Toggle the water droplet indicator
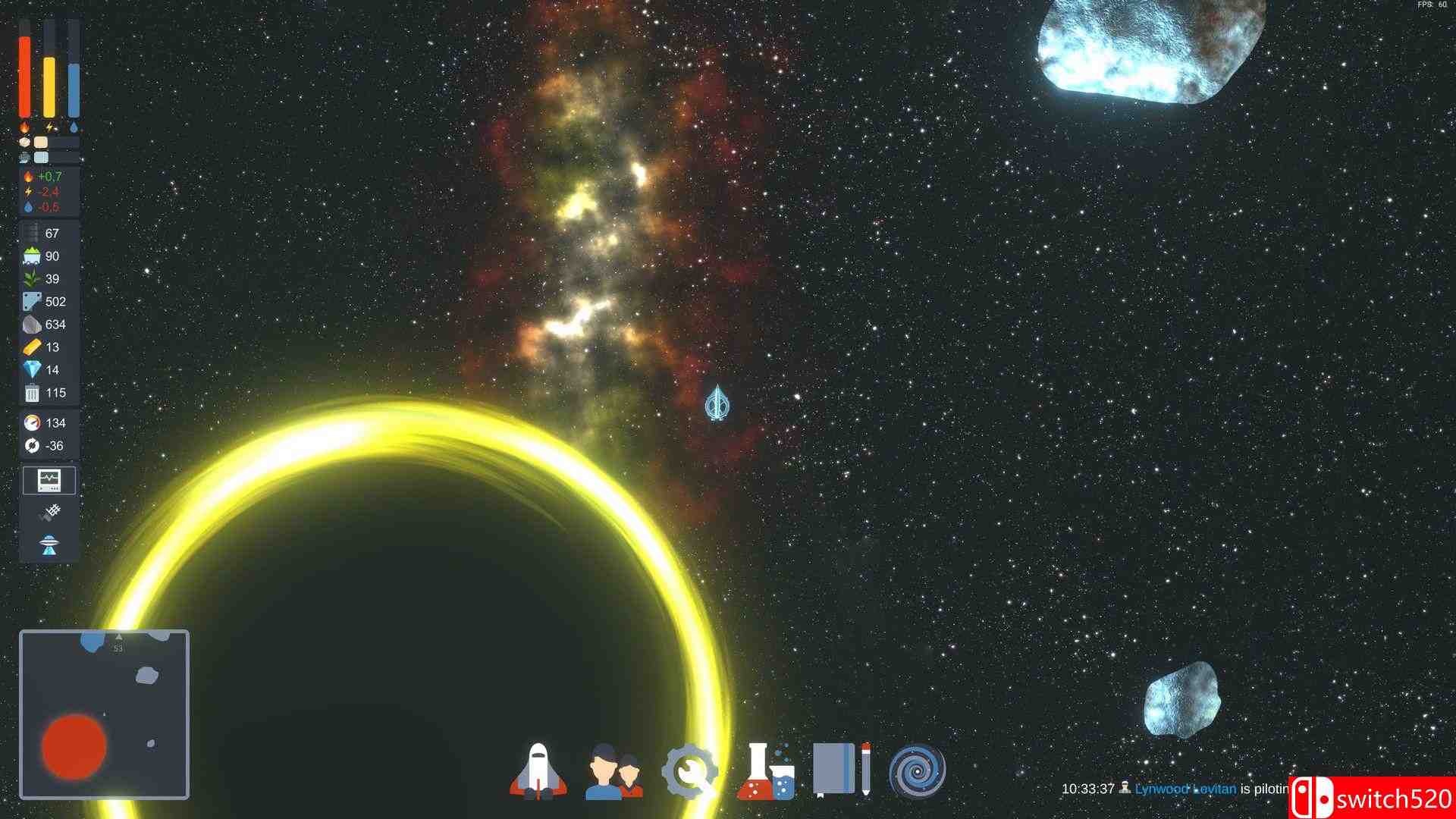The image size is (1456, 819). 73,128
